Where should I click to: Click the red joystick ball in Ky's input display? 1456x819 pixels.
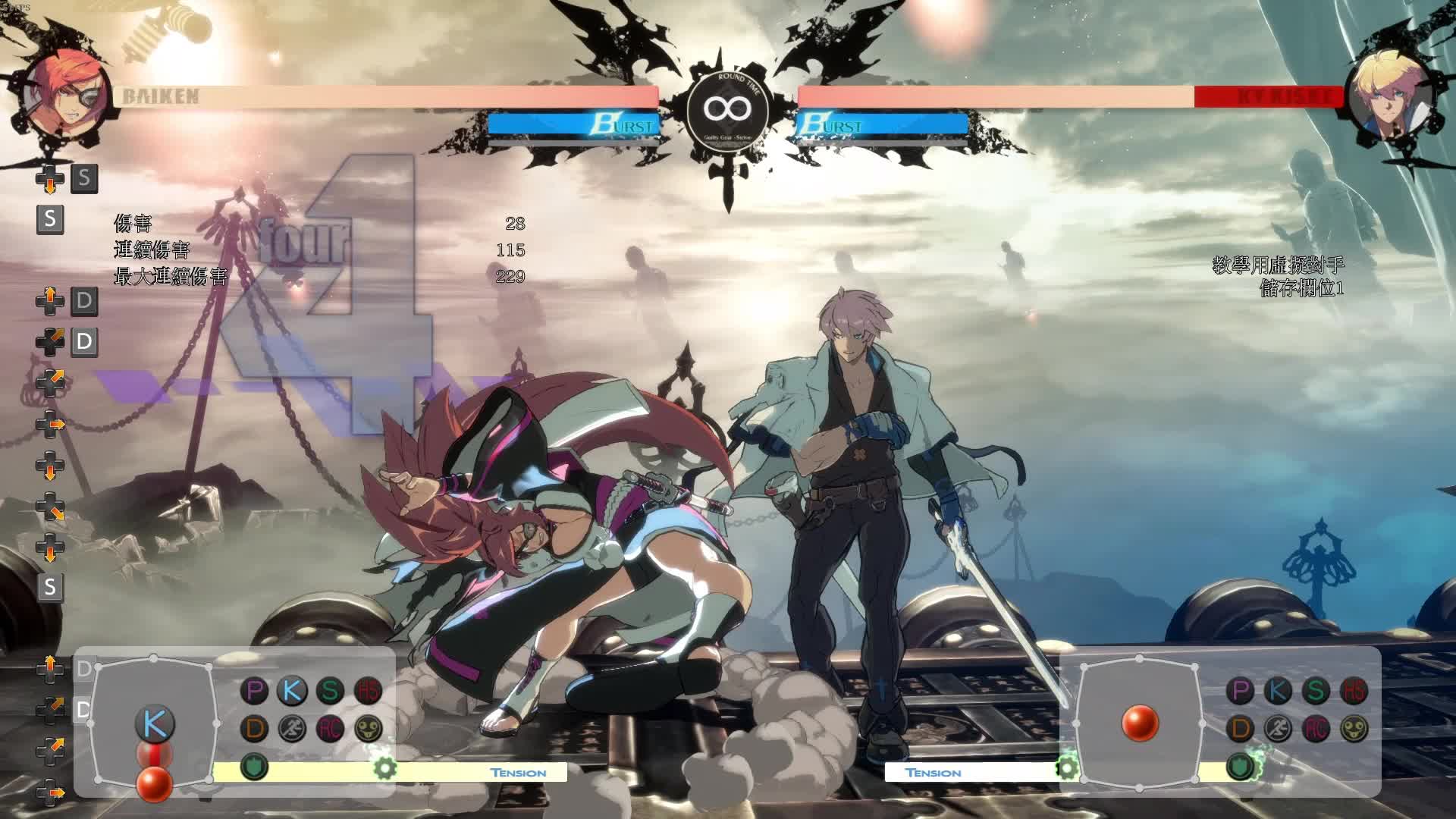[x=1140, y=722]
